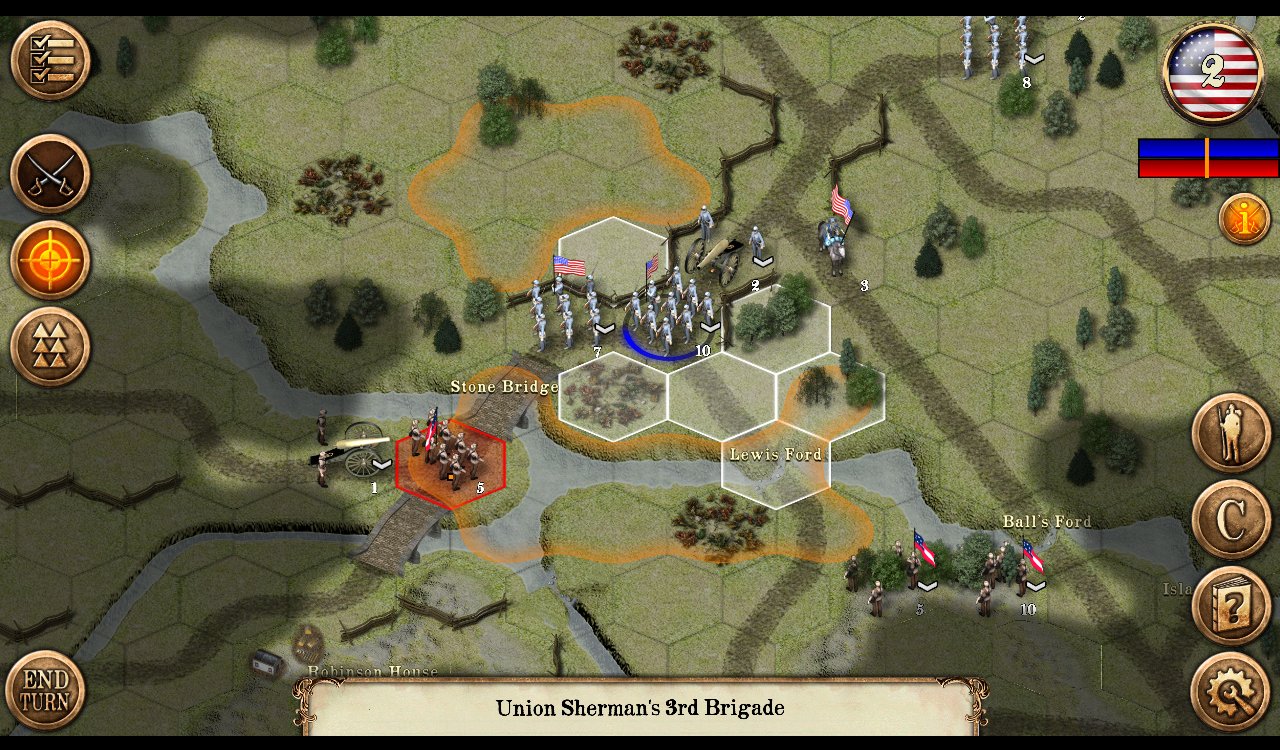1280x750 pixels.
Task: Open the orange info button
Action: pos(1244,219)
